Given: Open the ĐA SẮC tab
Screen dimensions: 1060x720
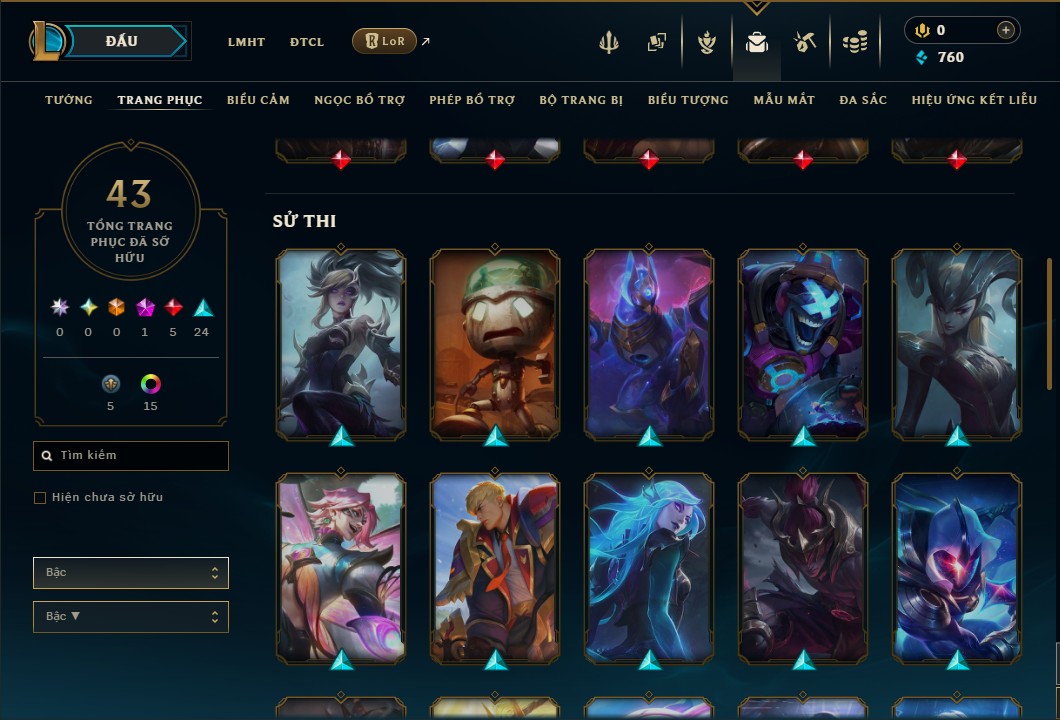Looking at the screenshot, I should (x=863, y=100).
